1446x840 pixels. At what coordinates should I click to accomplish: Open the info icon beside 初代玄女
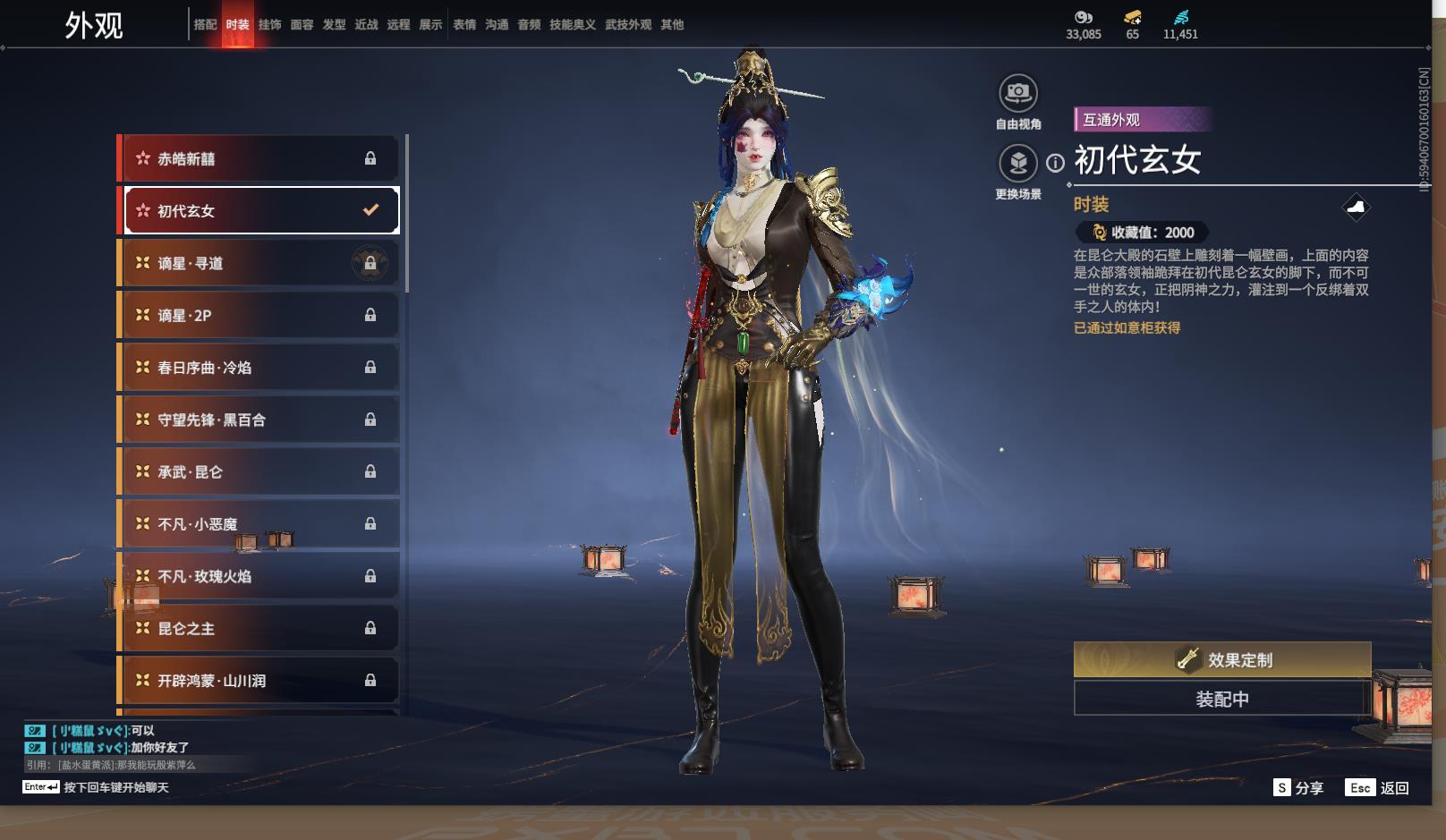coord(1056,163)
